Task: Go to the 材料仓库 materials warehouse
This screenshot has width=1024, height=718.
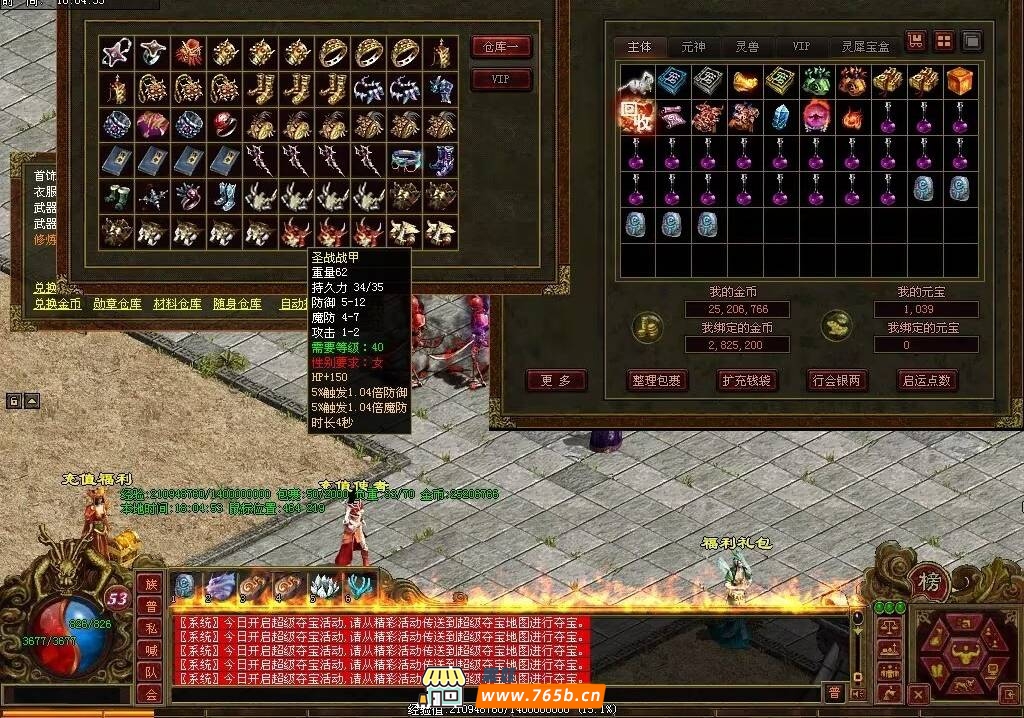Action: click(x=177, y=304)
